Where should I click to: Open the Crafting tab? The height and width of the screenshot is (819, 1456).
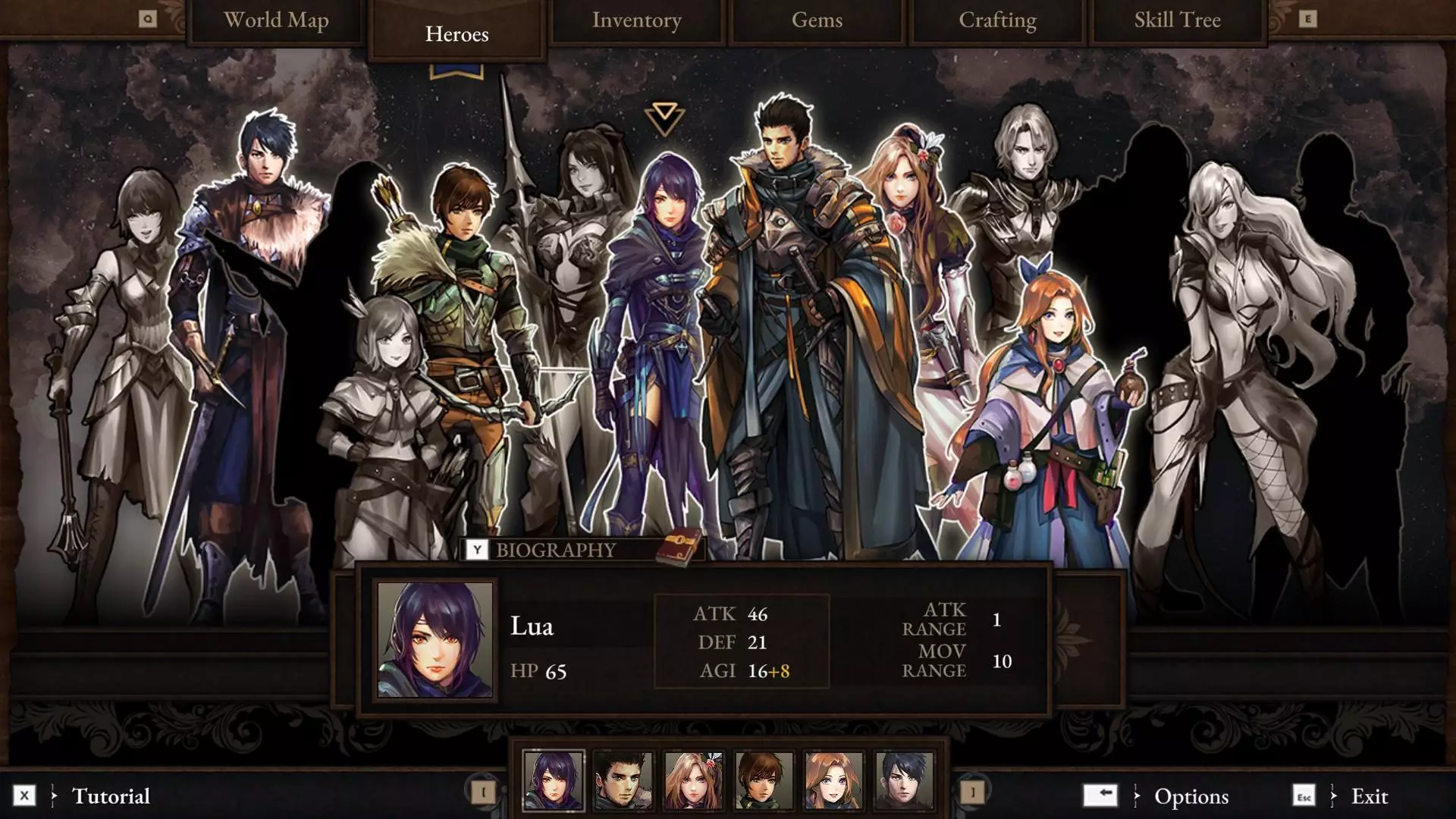(997, 20)
